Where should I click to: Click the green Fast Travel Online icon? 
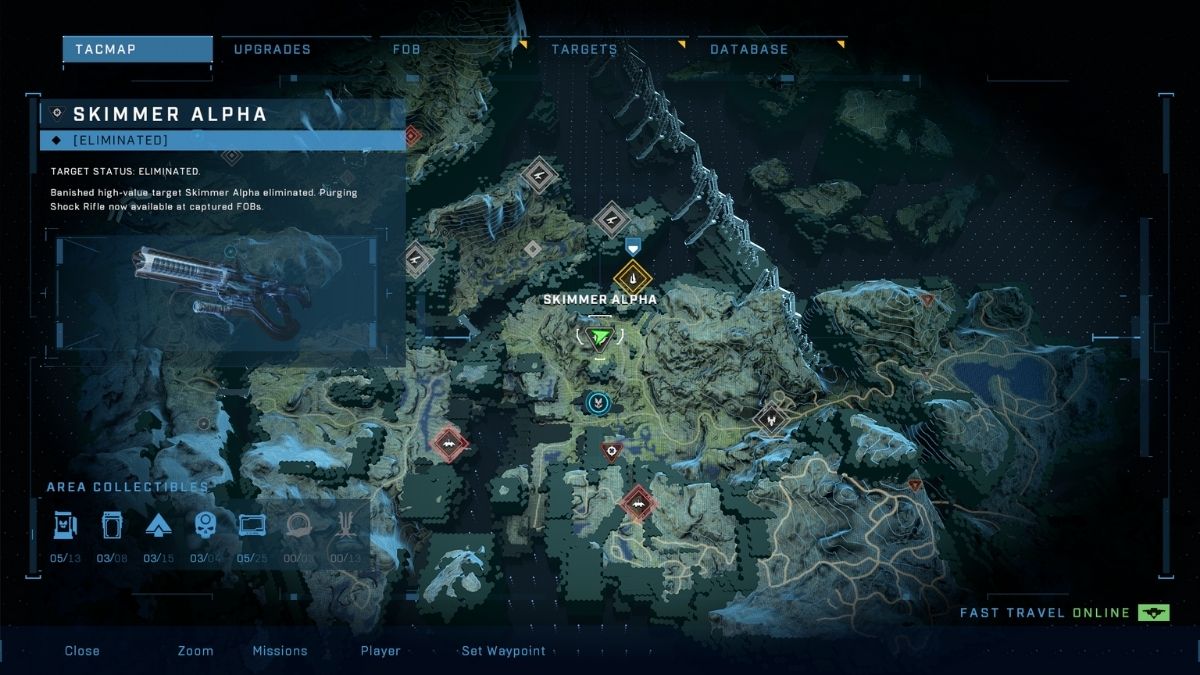coord(1153,613)
